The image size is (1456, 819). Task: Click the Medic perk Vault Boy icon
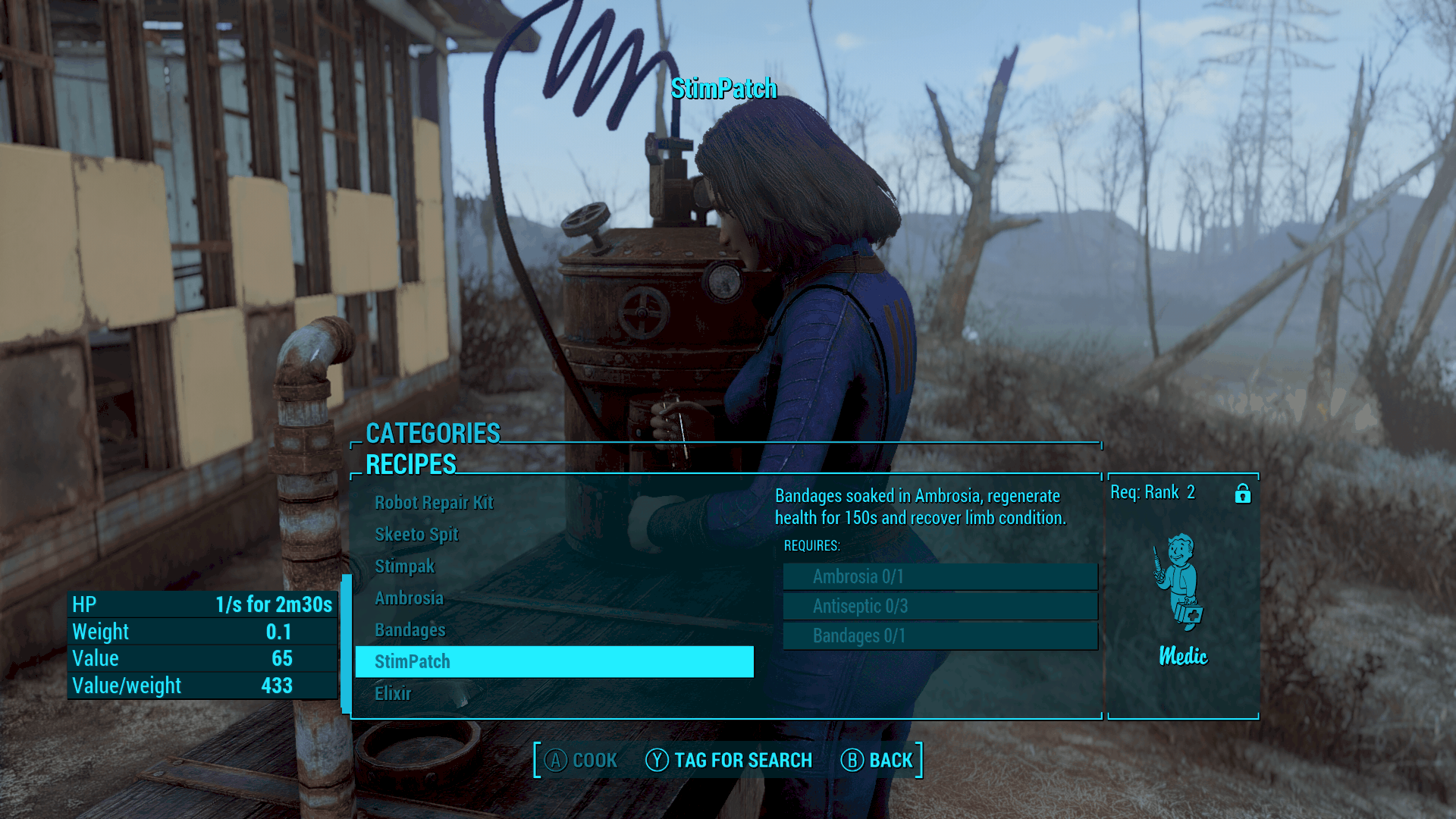click(x=1180, y=582)
